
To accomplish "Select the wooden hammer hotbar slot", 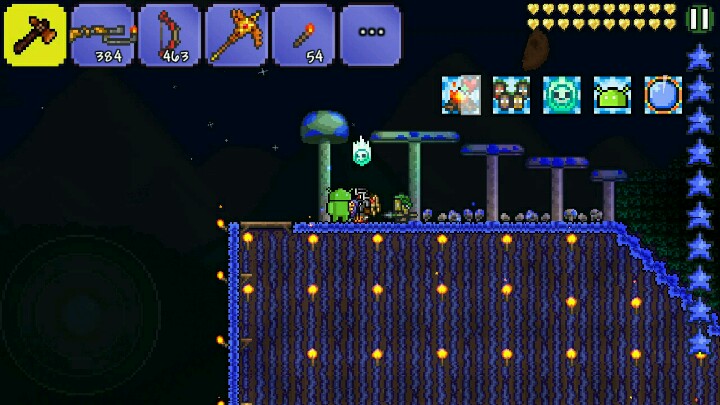I will tap(35, 35).
